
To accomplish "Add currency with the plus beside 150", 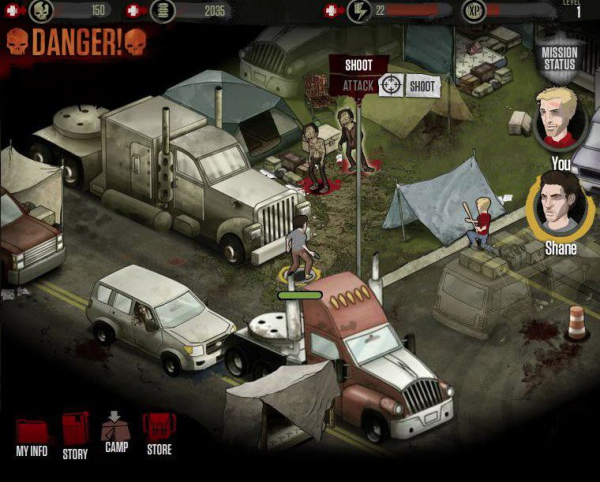I will [x=12, y=10].
